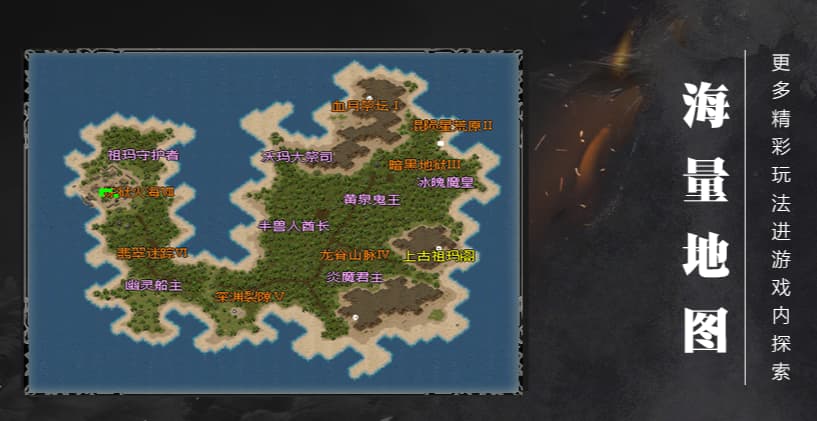Choose the 黄泉鬼王 boss marker
The height and width of the screenshot is (421, 817).
pos(372,199)
